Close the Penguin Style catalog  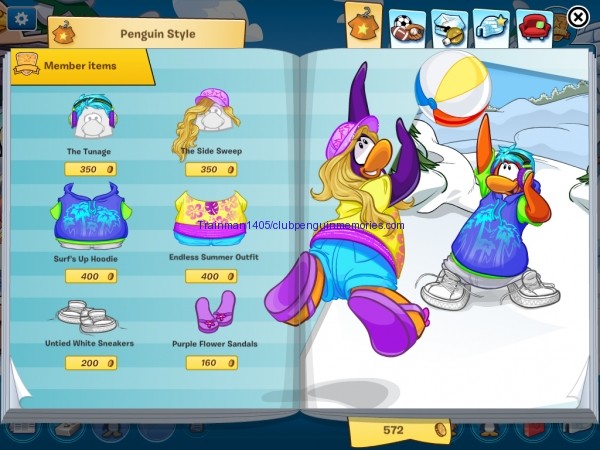pos(578,17)
